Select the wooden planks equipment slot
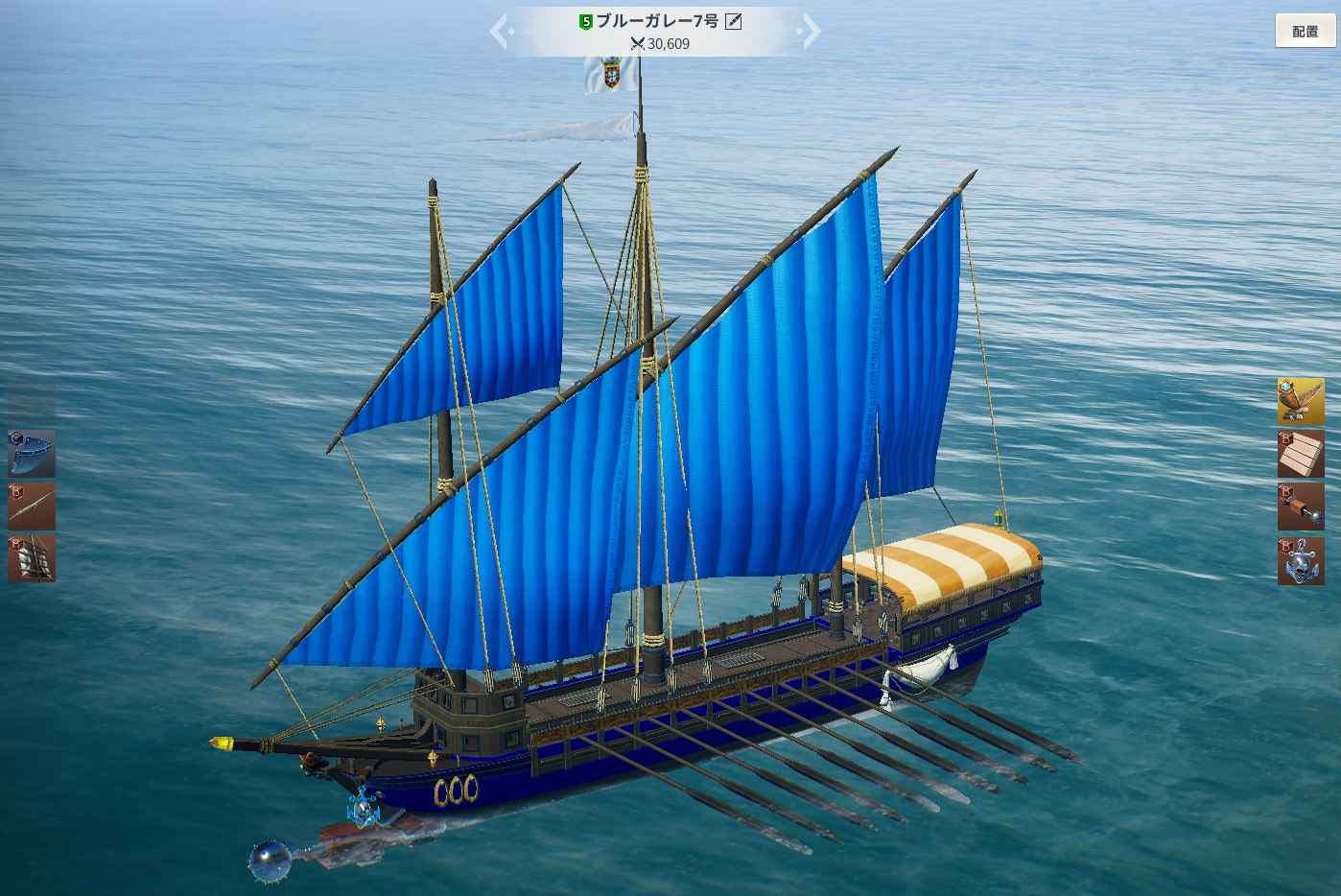Image resolution: width=1341 pixels, height=896 pixels. tap(1301, 454)
